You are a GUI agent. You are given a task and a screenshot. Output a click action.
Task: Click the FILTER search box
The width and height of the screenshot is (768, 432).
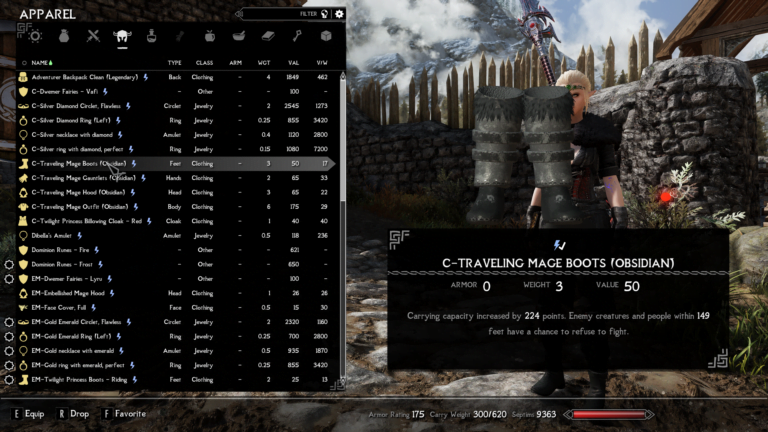pyautogui.click(x=285, y=14)
